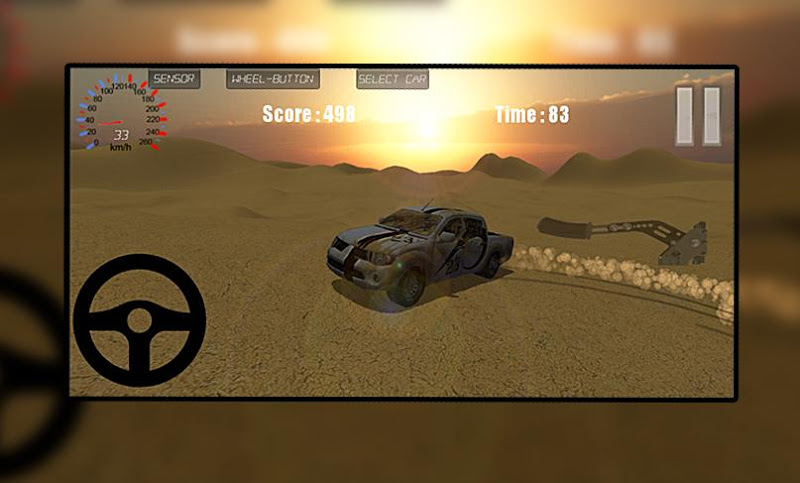The height and width of the screenshot is (483, 800).
Task: Switch to WHEEL-BUTTON control mode
Action: click(272, 79)
